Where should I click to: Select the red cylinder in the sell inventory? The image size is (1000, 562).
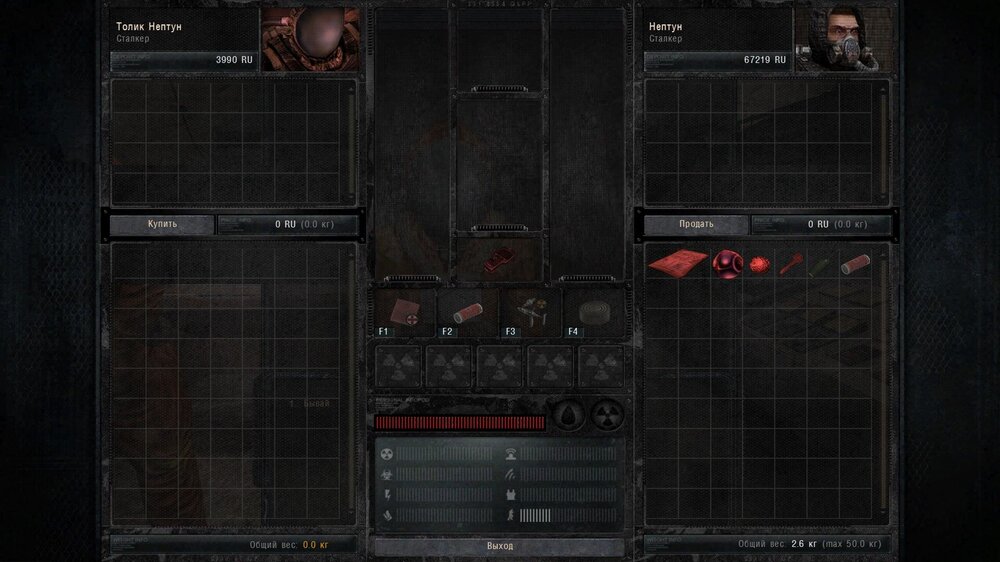[x=853, y=264]
